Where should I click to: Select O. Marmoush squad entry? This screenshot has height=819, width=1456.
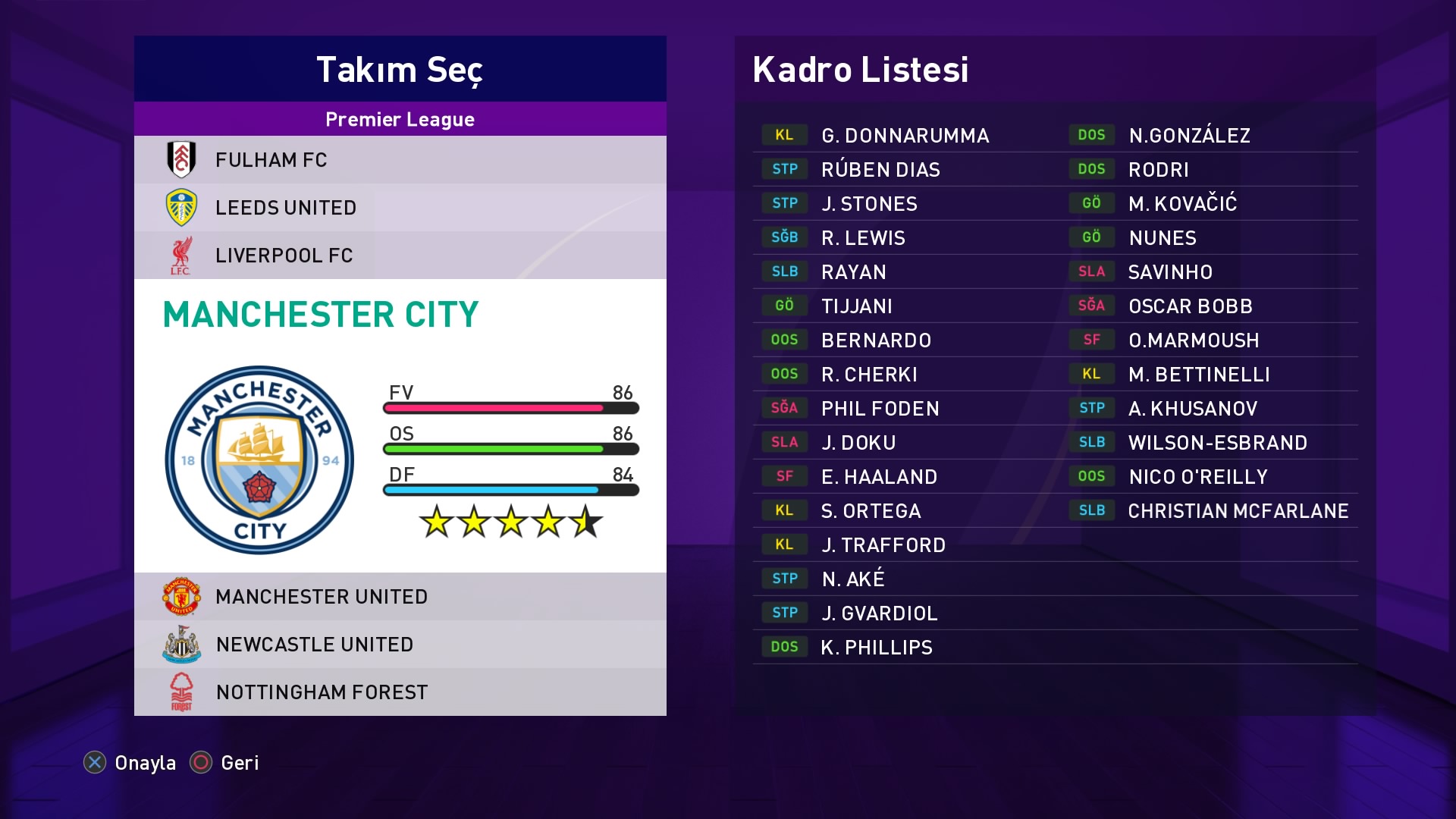1193,340
